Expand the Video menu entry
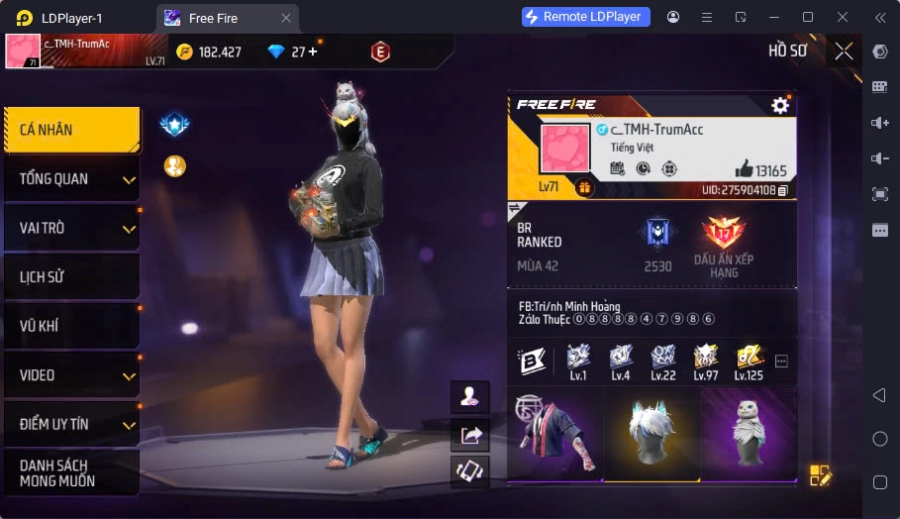The image size is (900, 519). (71, 375)
